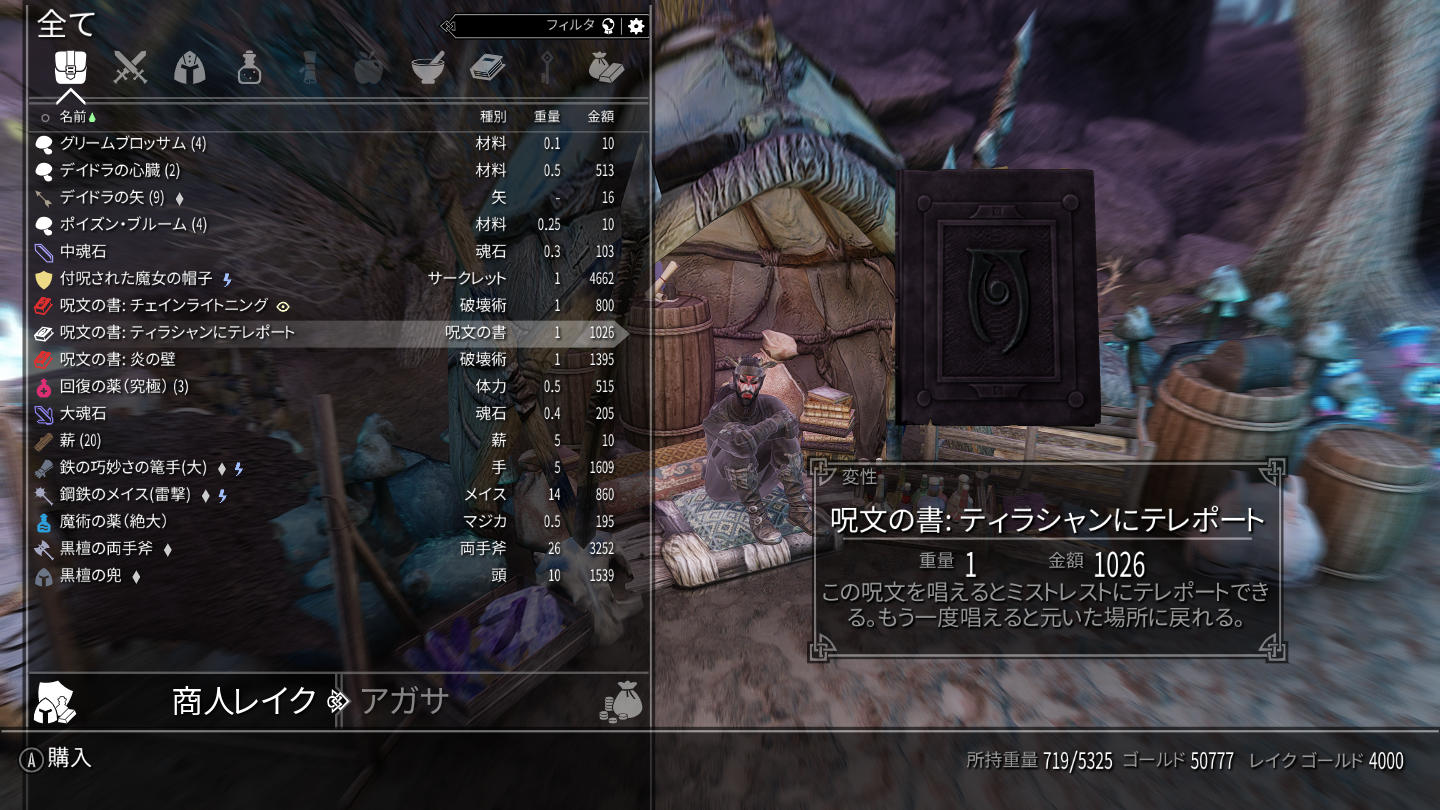
Task: Switch to the weapons crossed-swords tab
Action: (x=130, y=68)
